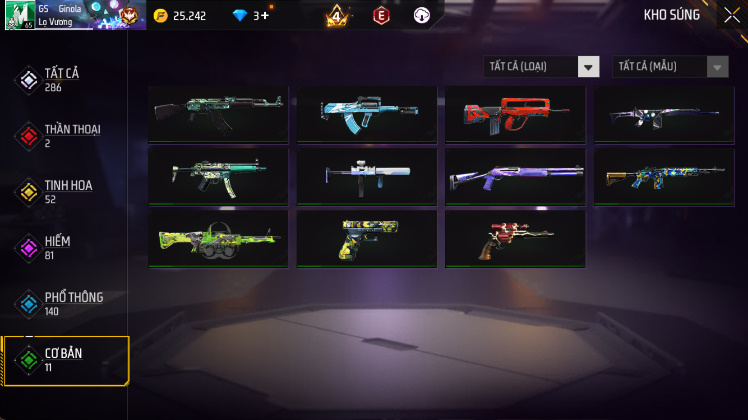748x420 pixels.
Task: Select the Cơ Bản rarity tab
Action: [64, 360]
